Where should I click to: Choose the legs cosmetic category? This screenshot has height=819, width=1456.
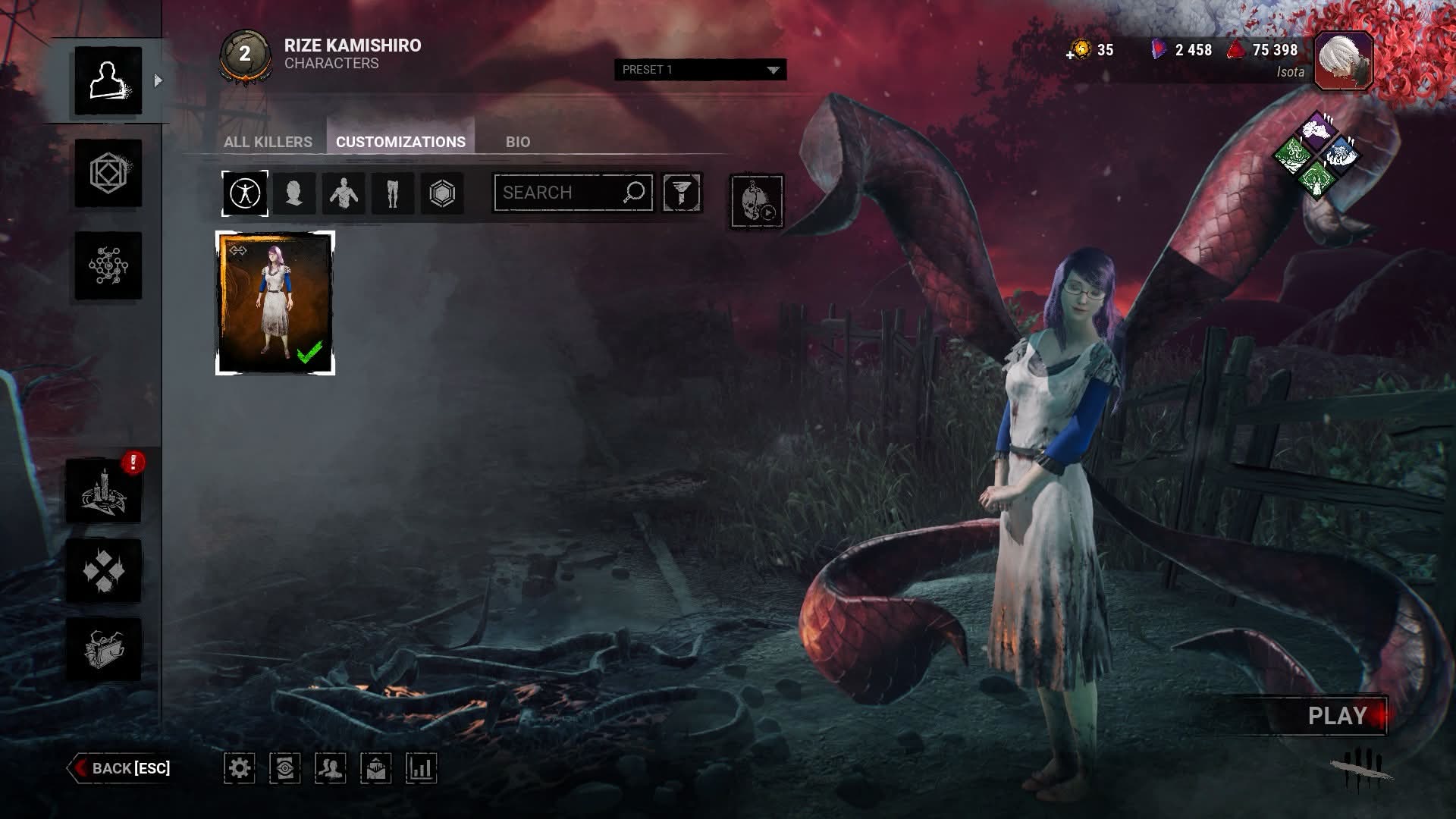(392, 193)
